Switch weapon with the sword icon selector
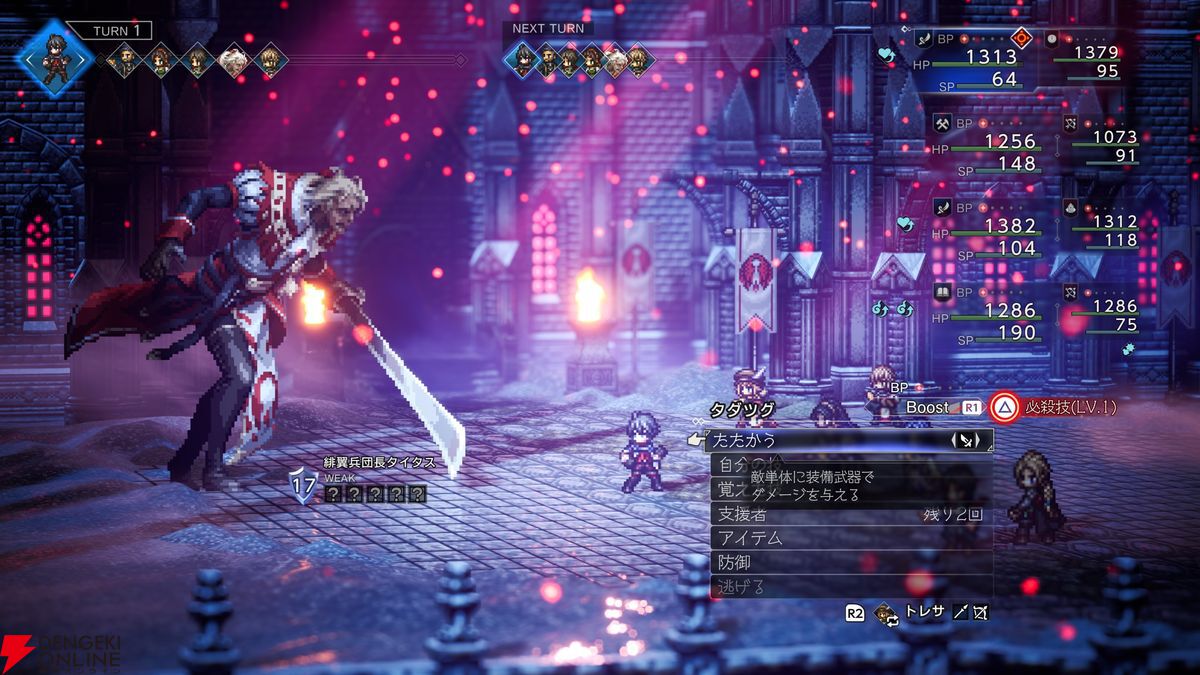The width and height of the screenshot is (1200, 675). 962,440
